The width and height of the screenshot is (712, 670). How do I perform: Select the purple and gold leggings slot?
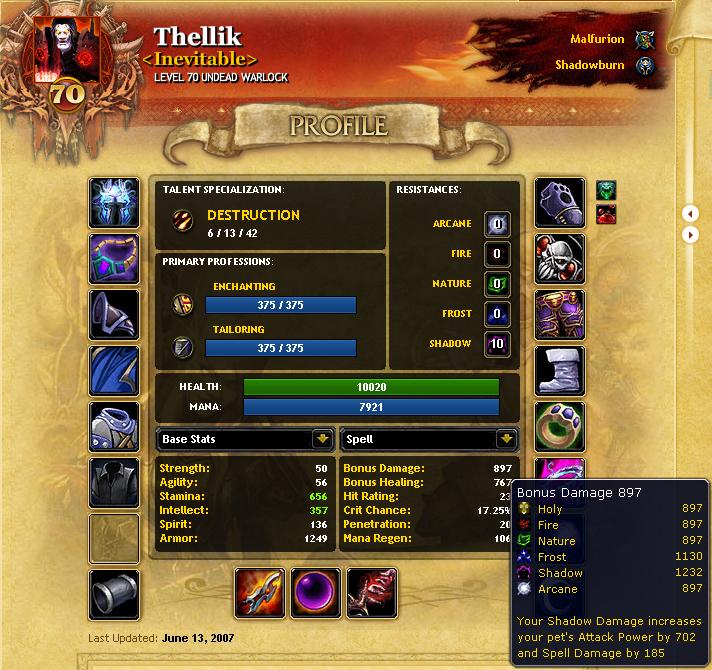559,315
